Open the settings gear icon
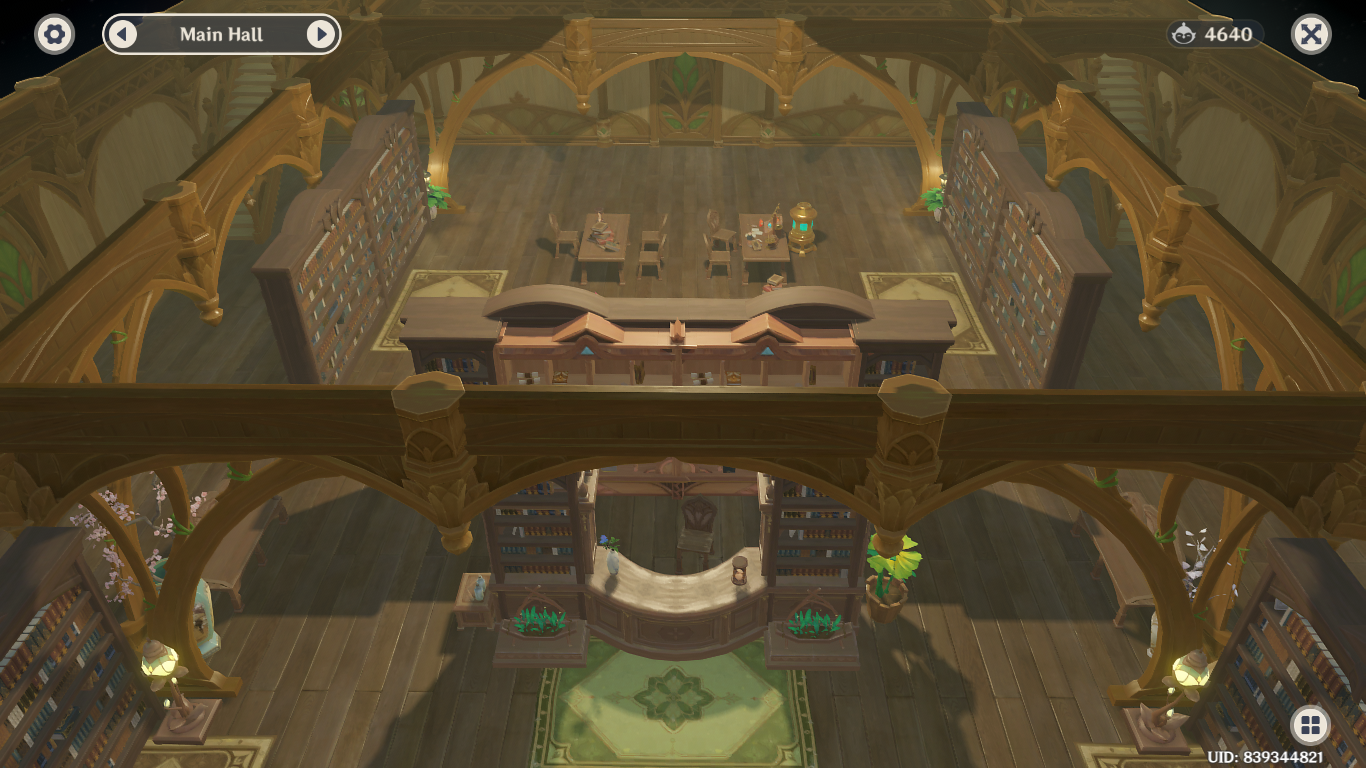The image size is (1366, 768). (x=53, y=33)
